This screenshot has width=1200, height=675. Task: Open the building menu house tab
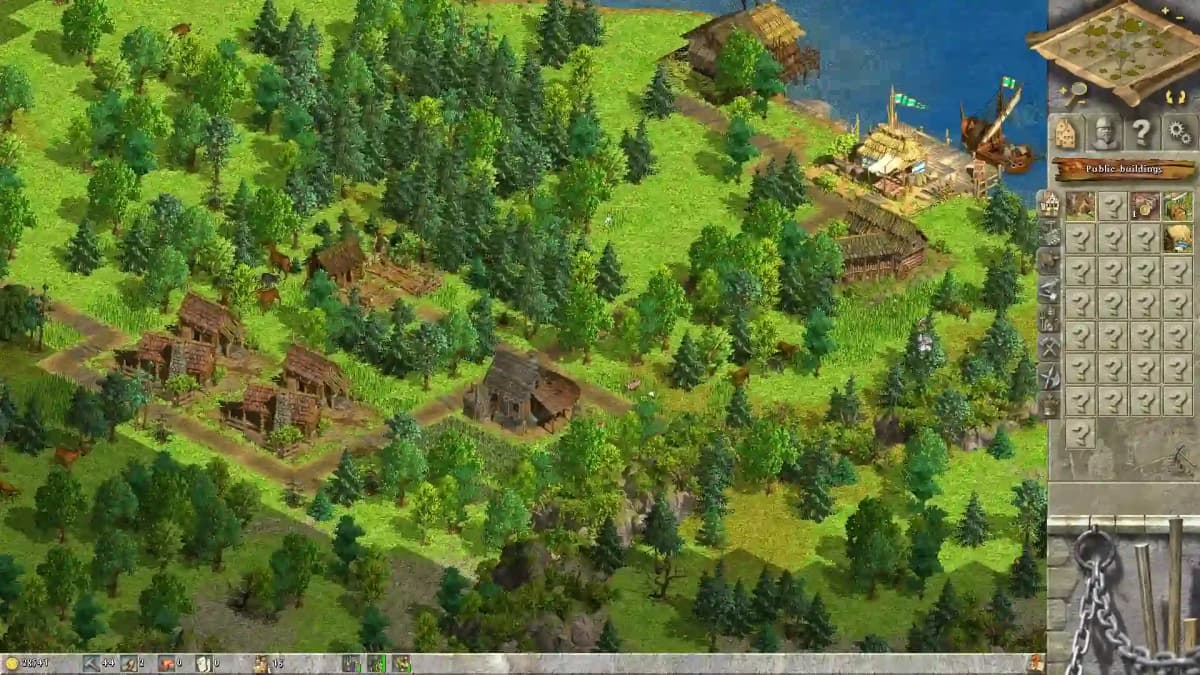point(1066,132)
